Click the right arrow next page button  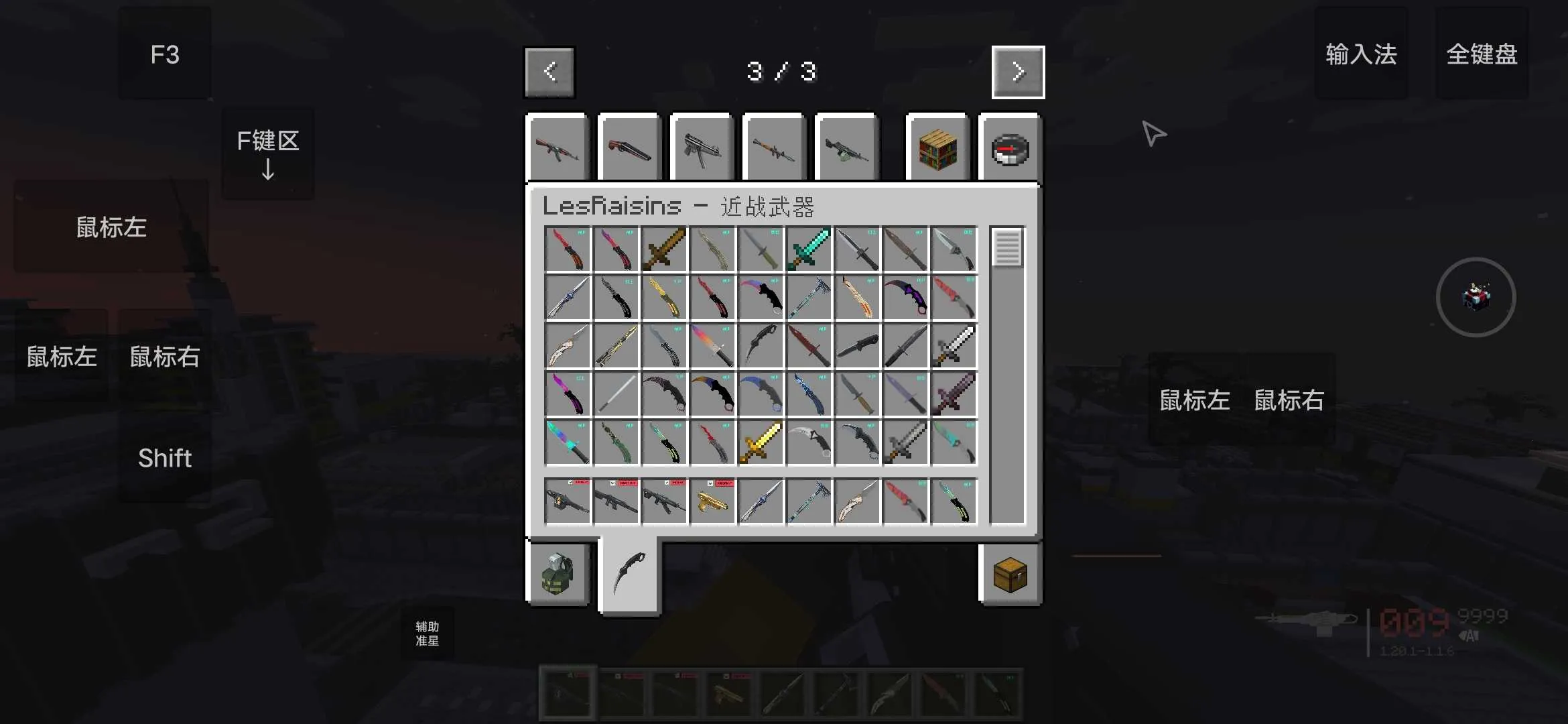tap(1018, 72)
